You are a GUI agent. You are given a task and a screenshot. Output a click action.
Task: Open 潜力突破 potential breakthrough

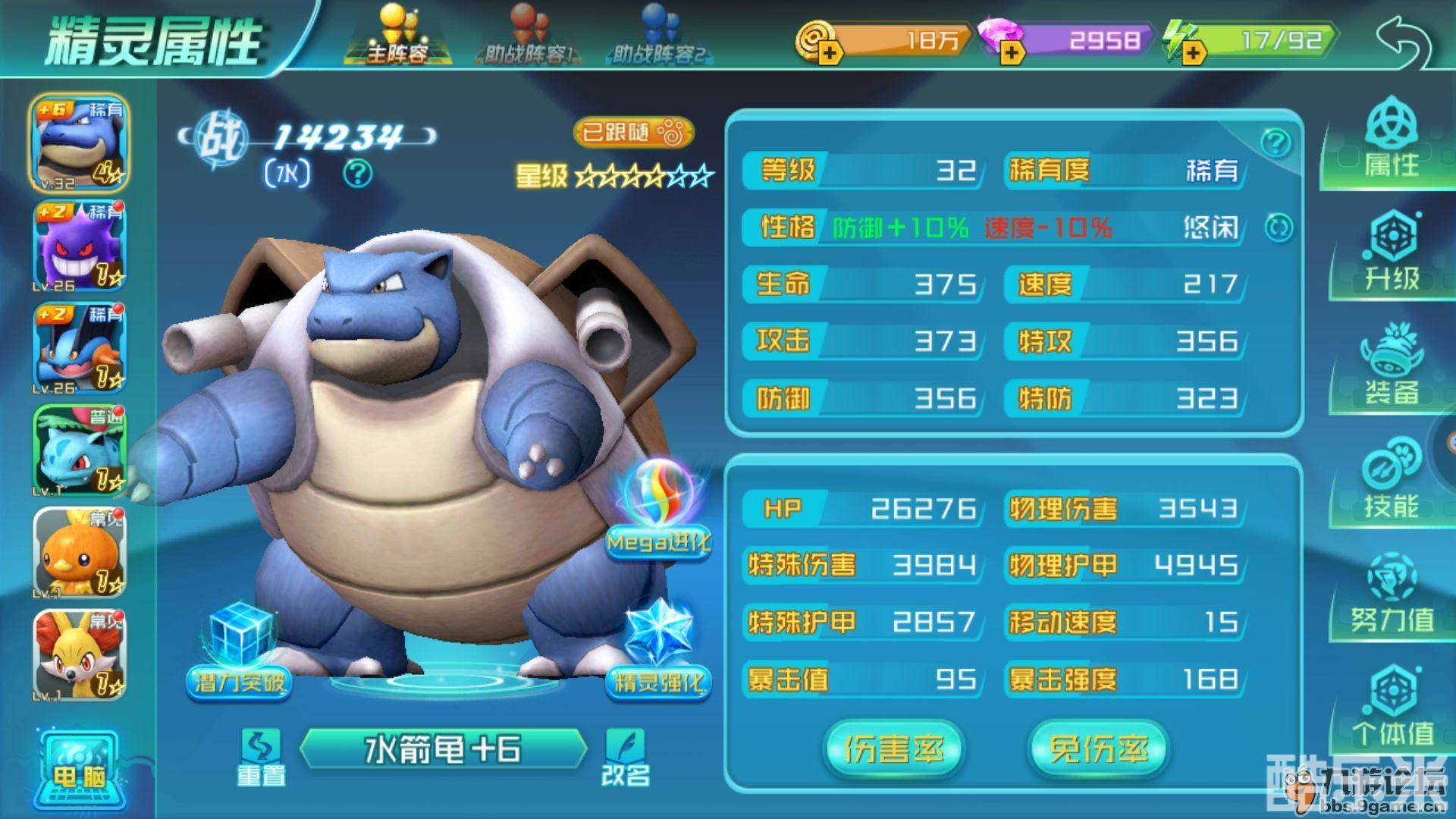[x=240, y=652]
